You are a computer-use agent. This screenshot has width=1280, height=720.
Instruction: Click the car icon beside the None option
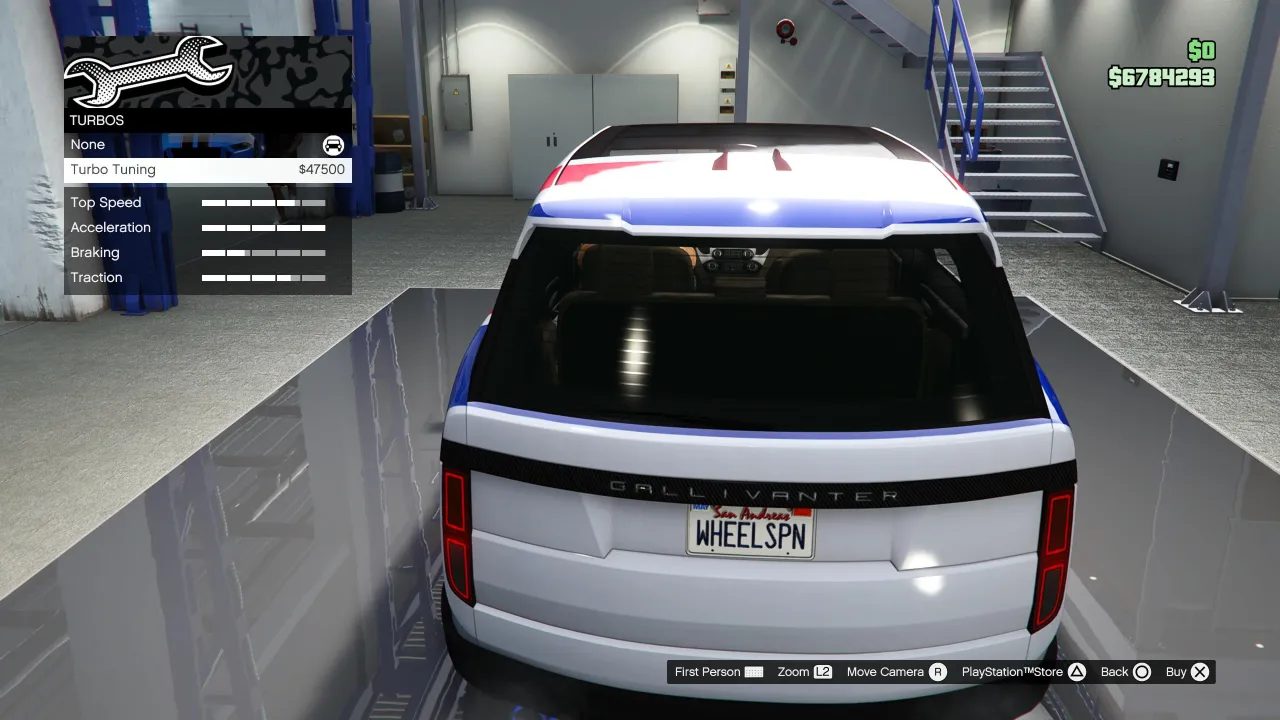[x=332, y=145]
